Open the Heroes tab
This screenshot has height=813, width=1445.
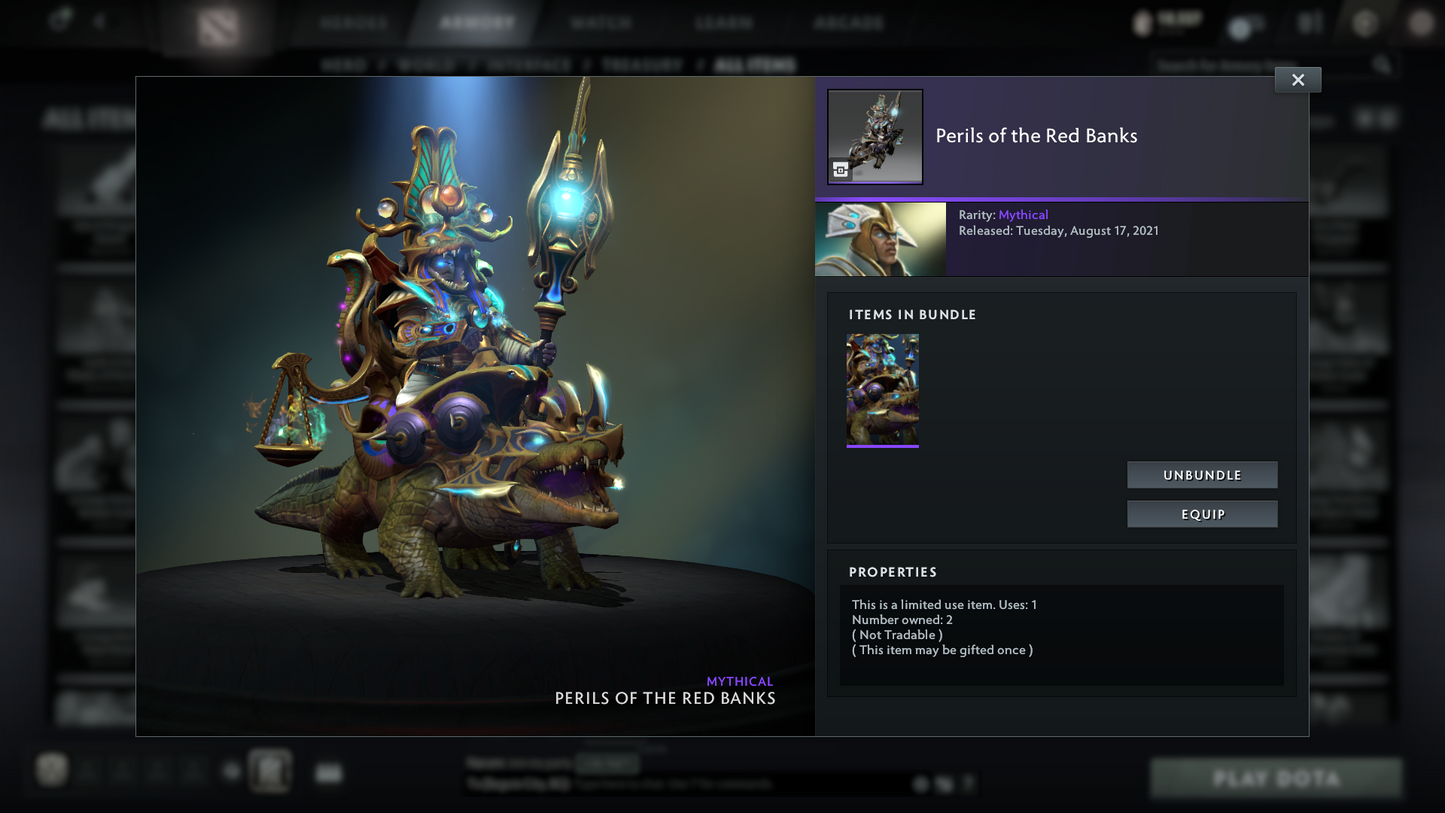[354, 22]
